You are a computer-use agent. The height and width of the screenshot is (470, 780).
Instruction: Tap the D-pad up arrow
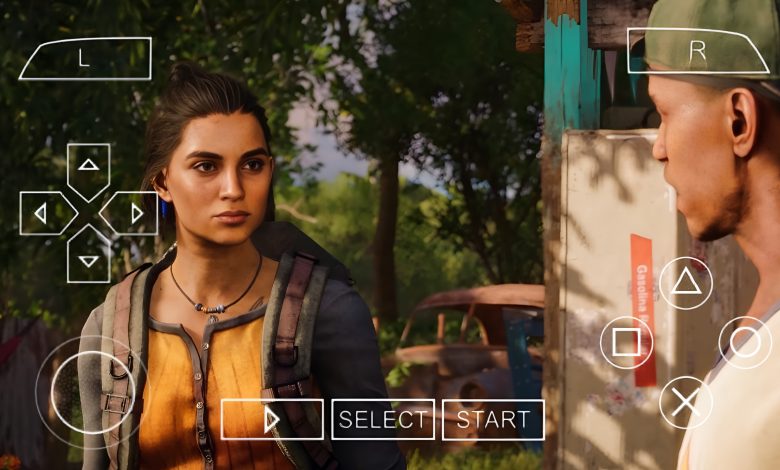point(89,166)
